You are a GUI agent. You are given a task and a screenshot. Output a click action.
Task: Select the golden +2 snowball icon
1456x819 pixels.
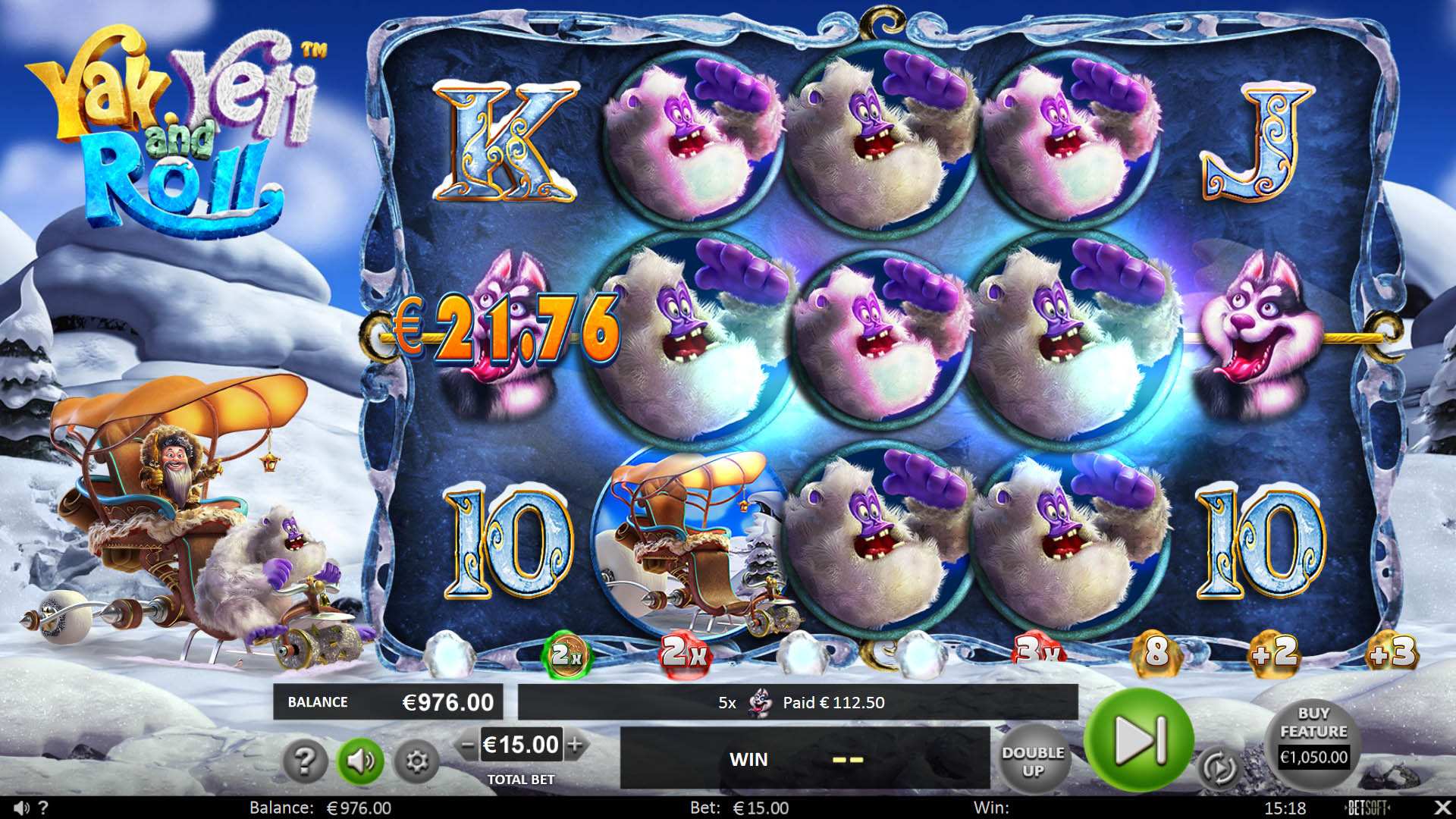click(x=1277, y=655)
